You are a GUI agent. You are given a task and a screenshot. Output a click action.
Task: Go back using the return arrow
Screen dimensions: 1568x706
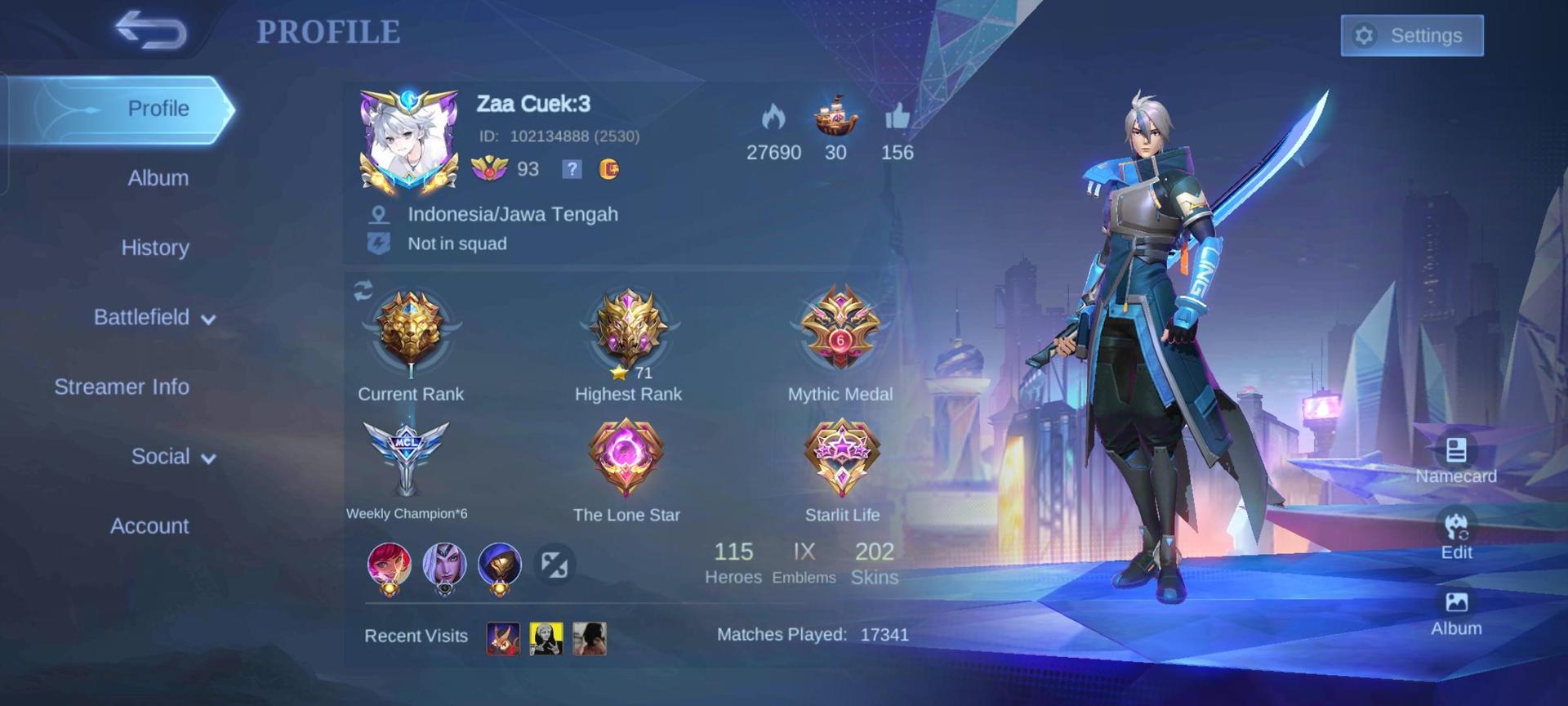[x=151, y=31]
